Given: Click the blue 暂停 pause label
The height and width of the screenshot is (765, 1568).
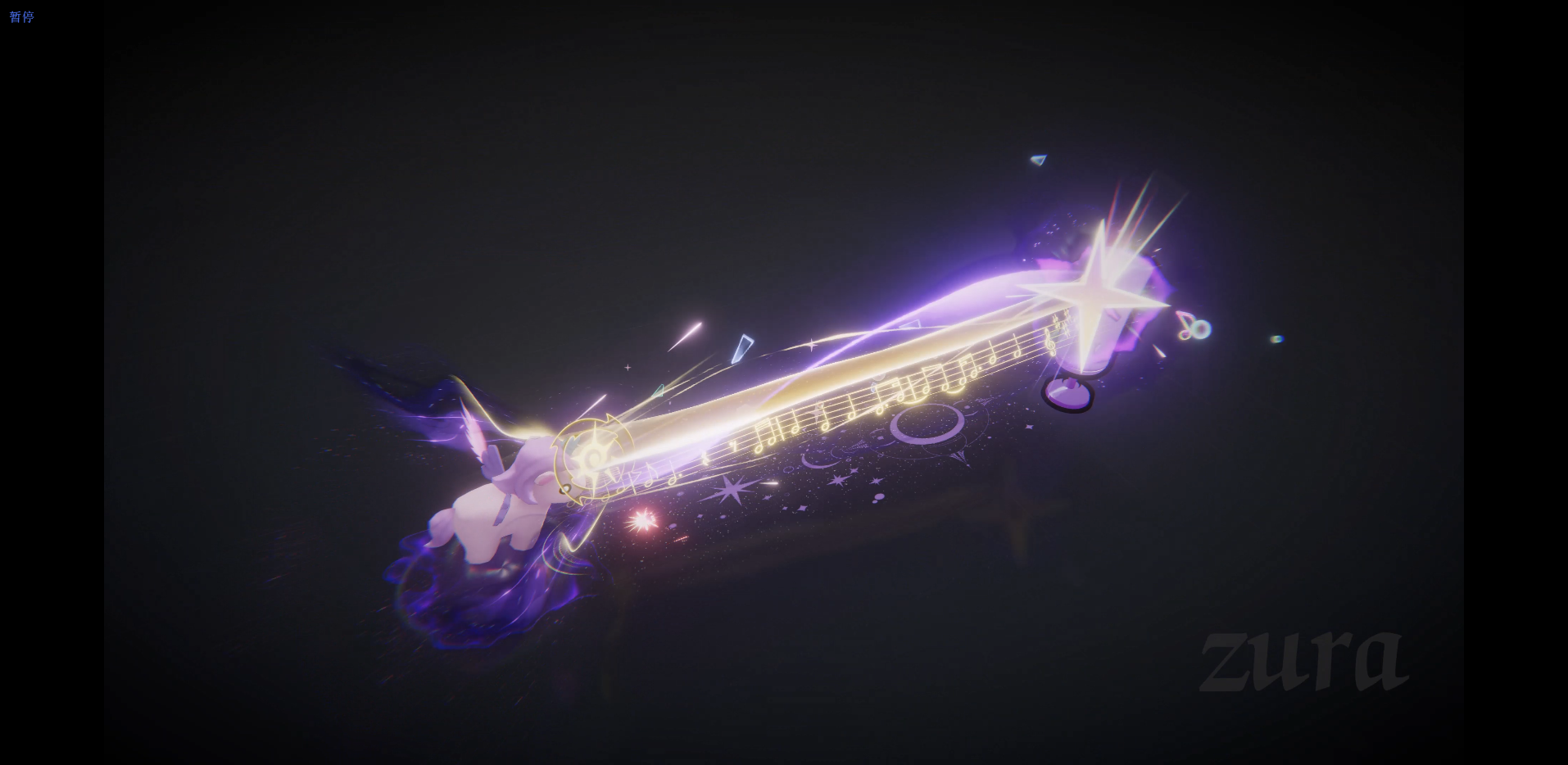Looking at the screenshot, I should tap(21, 16).
